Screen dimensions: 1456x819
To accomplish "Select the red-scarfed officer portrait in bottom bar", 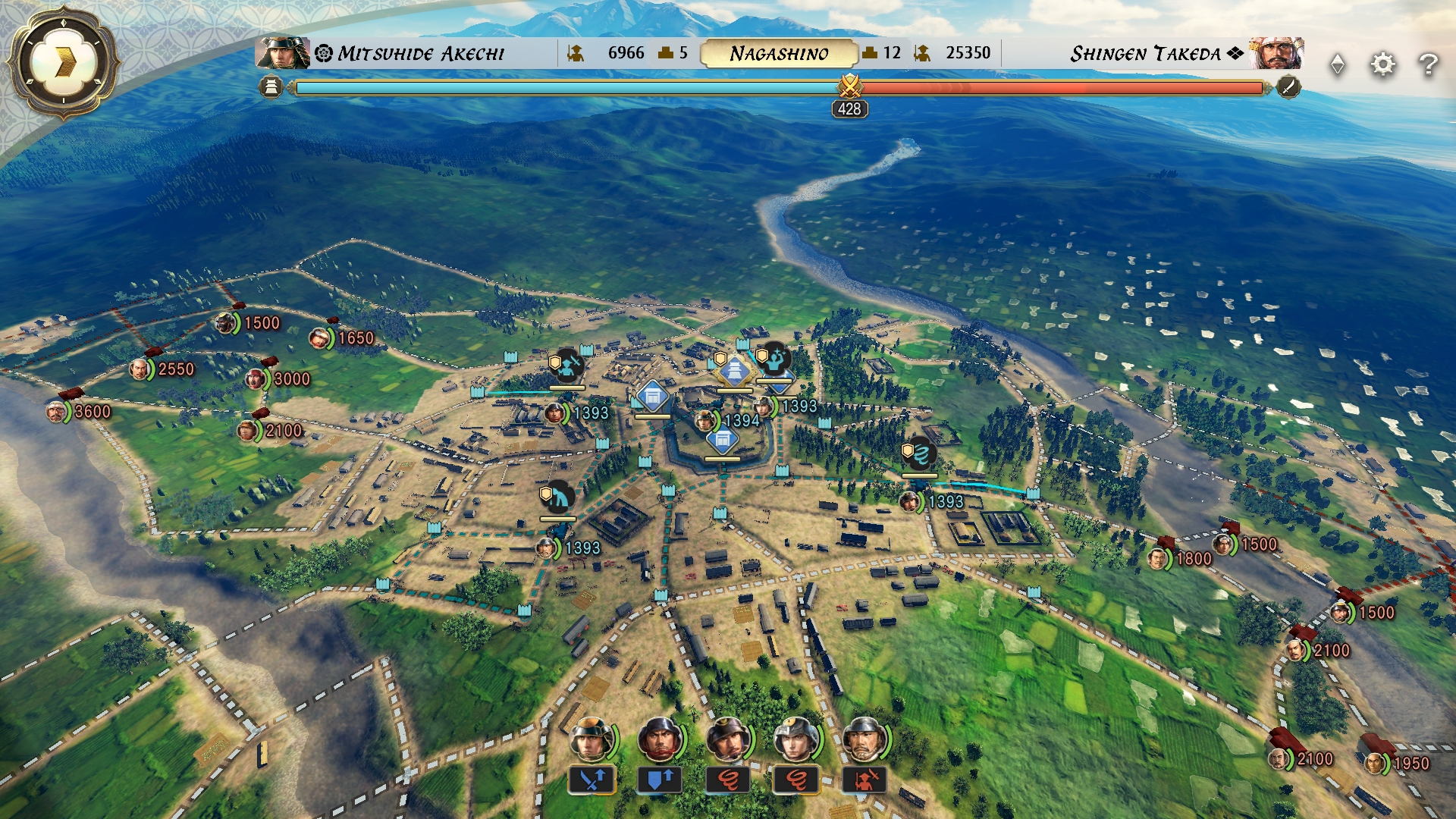I will point(660,739).
